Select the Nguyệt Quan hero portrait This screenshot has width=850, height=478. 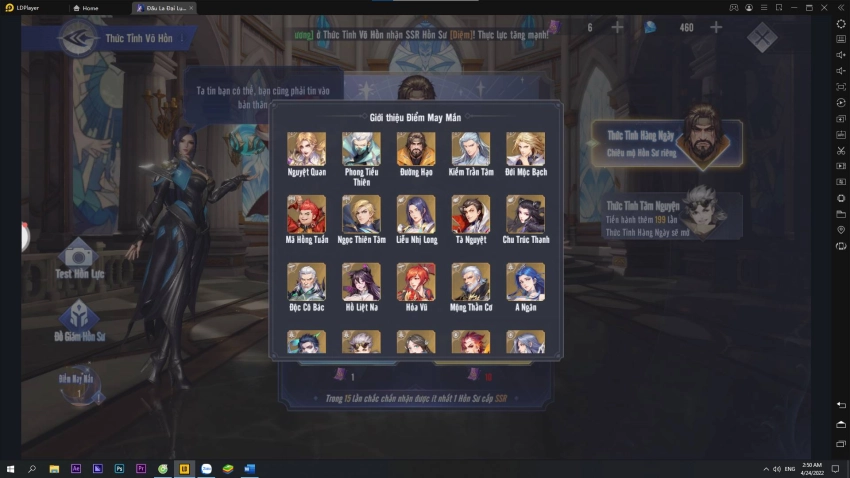pos(306,149)
